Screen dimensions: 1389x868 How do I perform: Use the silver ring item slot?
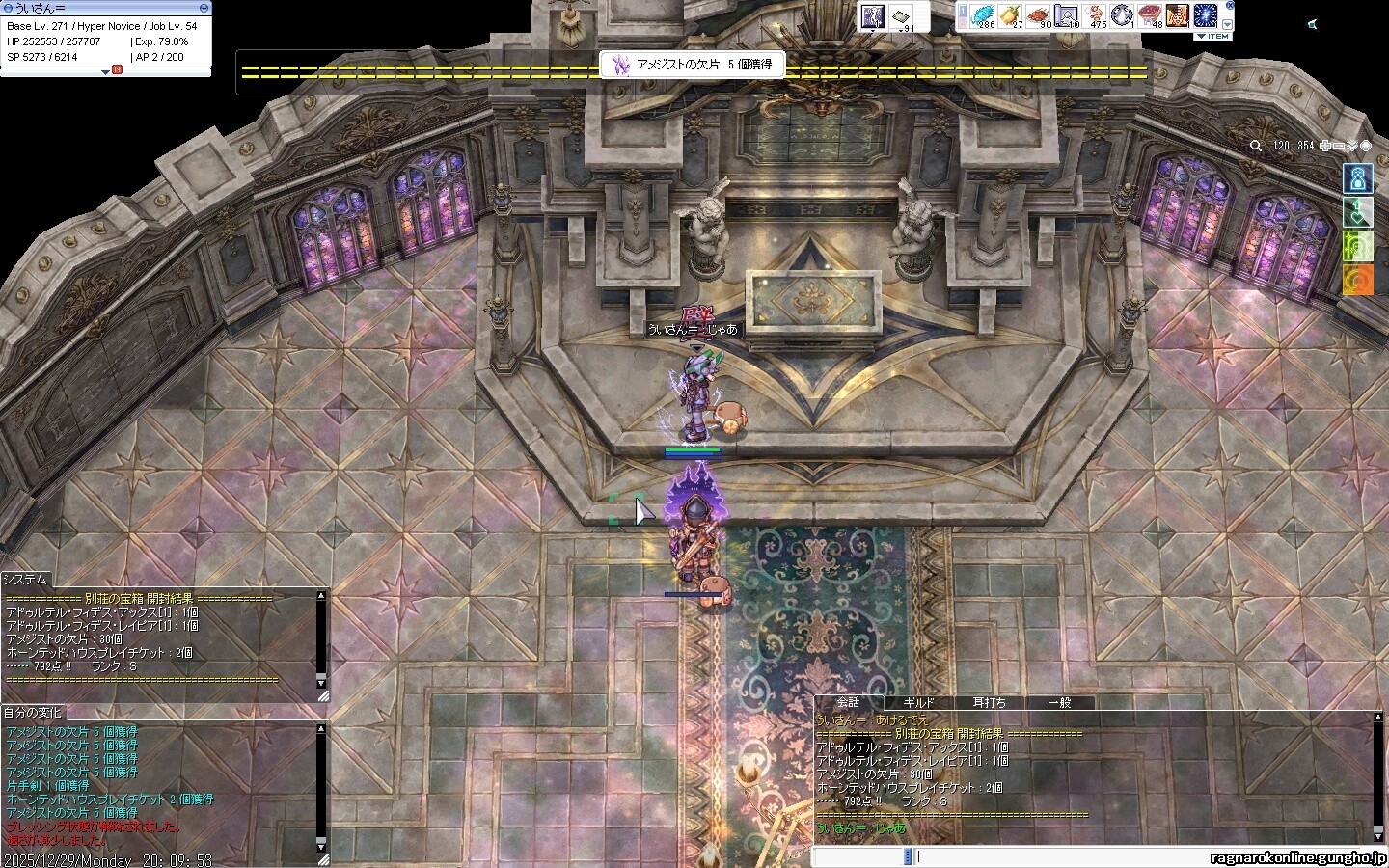pos(1122,15)
